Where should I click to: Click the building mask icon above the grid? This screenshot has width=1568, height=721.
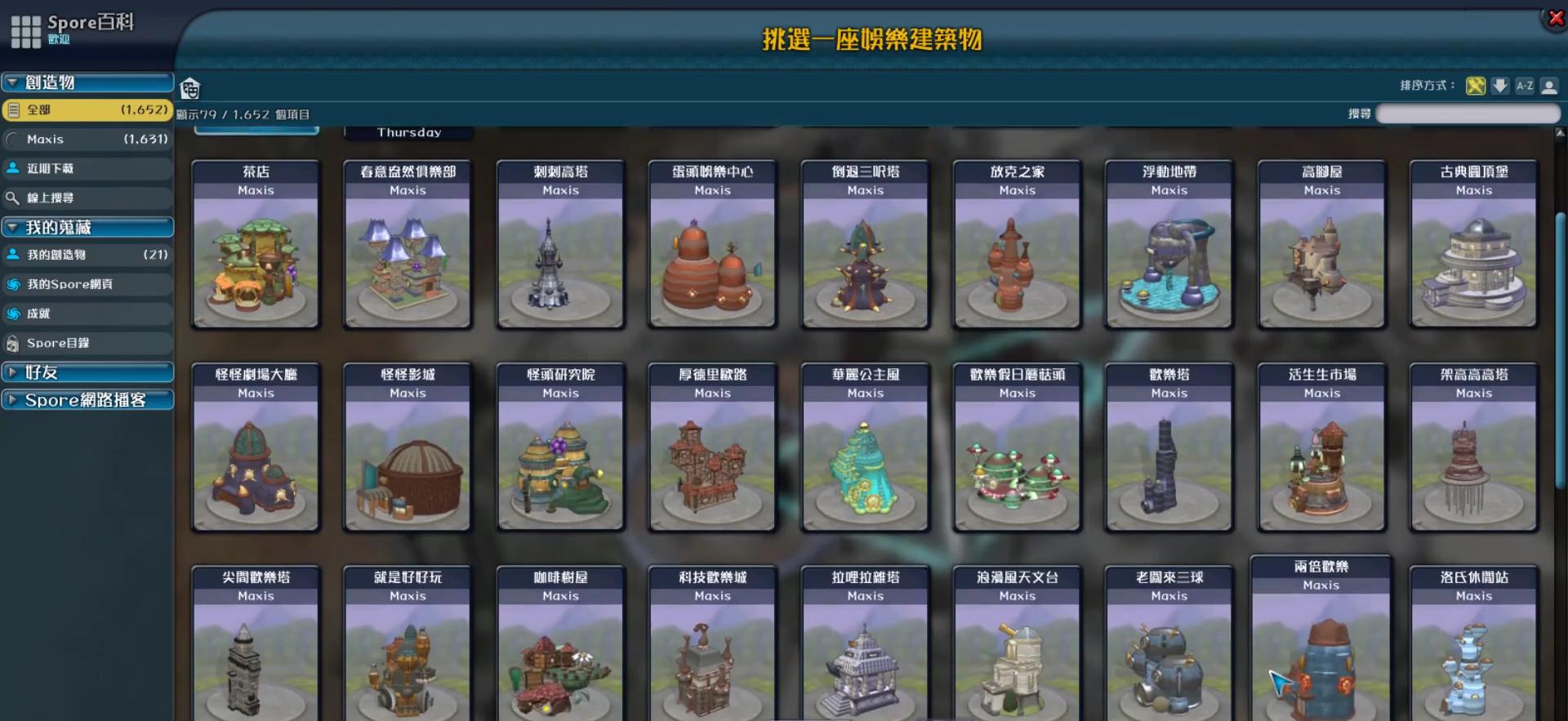click(x=190, y=87)
